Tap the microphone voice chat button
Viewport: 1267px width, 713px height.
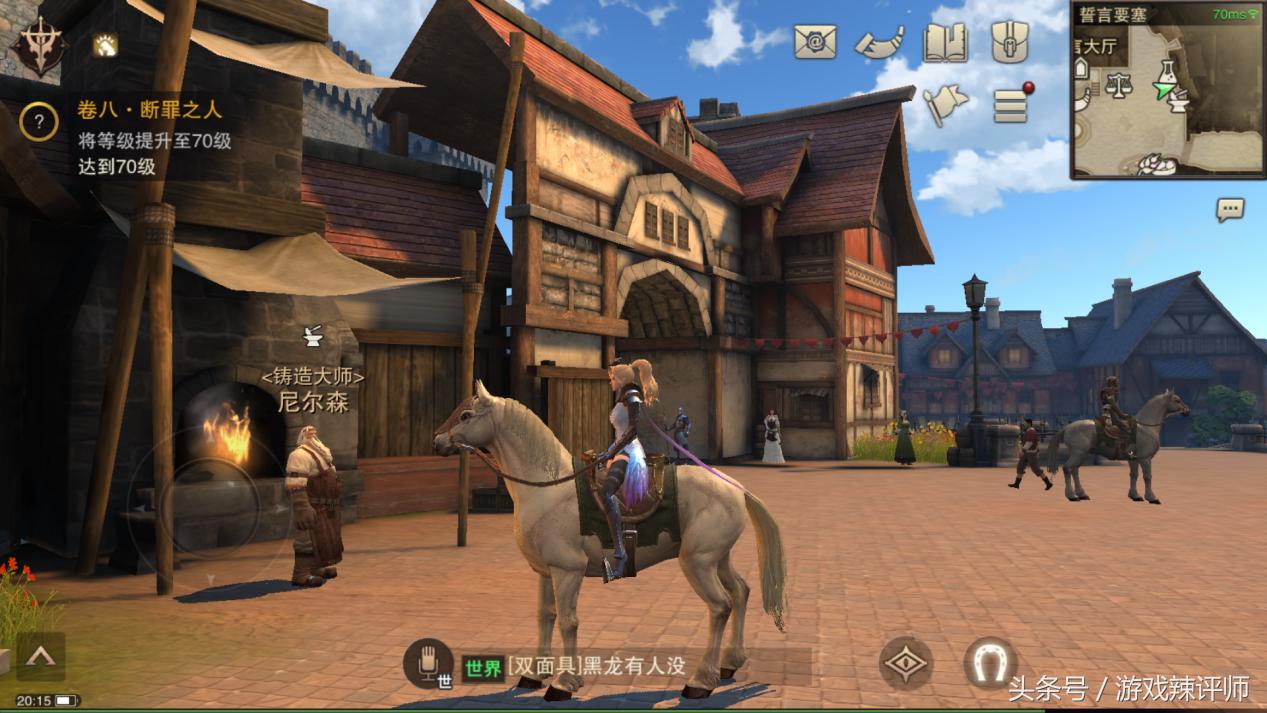point(429,663)
